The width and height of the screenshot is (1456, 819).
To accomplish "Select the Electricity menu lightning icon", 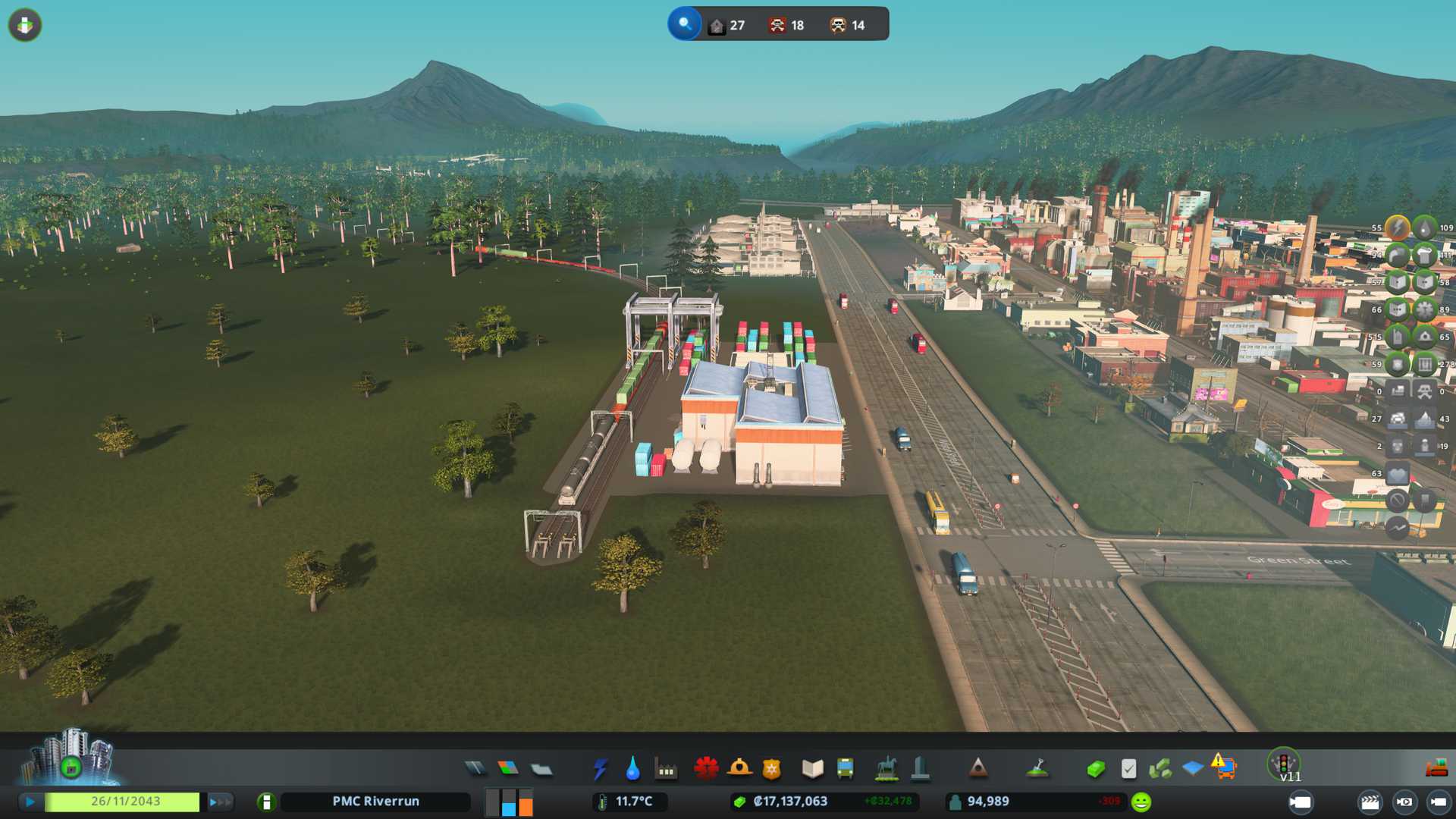I will 601,769.
